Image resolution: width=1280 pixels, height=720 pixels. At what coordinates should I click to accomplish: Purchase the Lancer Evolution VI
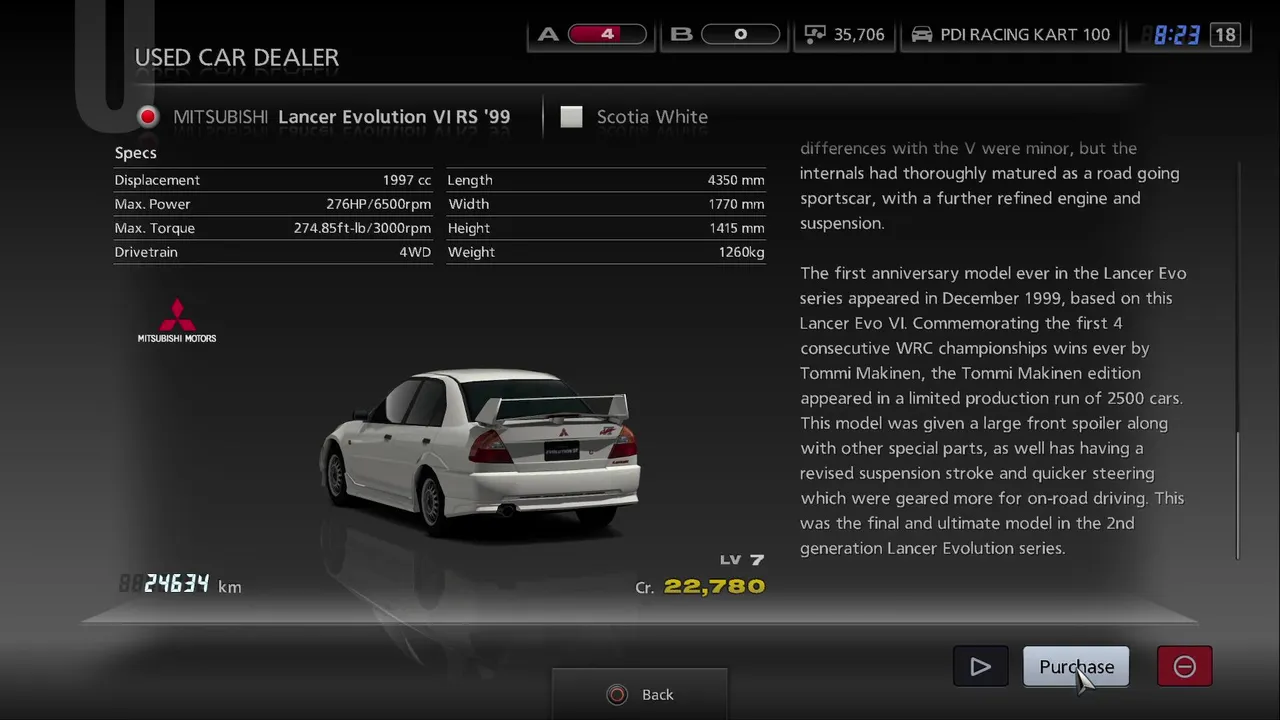tap(1075, 667)
